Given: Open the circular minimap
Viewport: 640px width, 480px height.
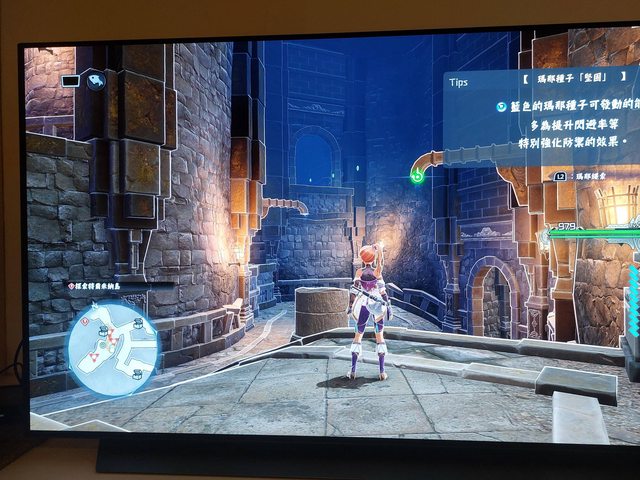Looking at the screenshot, I should (112, 347).
